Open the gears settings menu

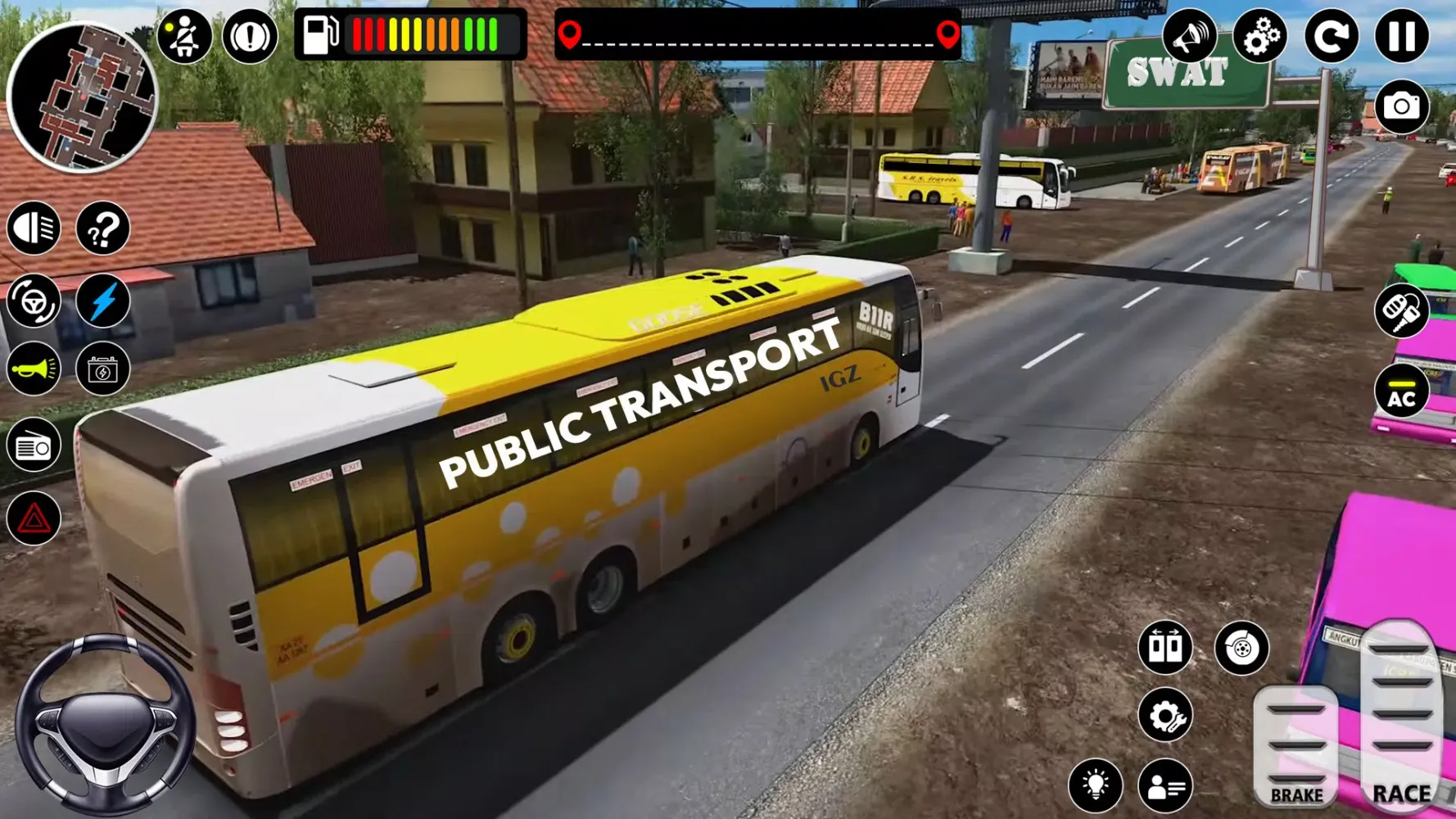coord(1260,36)
